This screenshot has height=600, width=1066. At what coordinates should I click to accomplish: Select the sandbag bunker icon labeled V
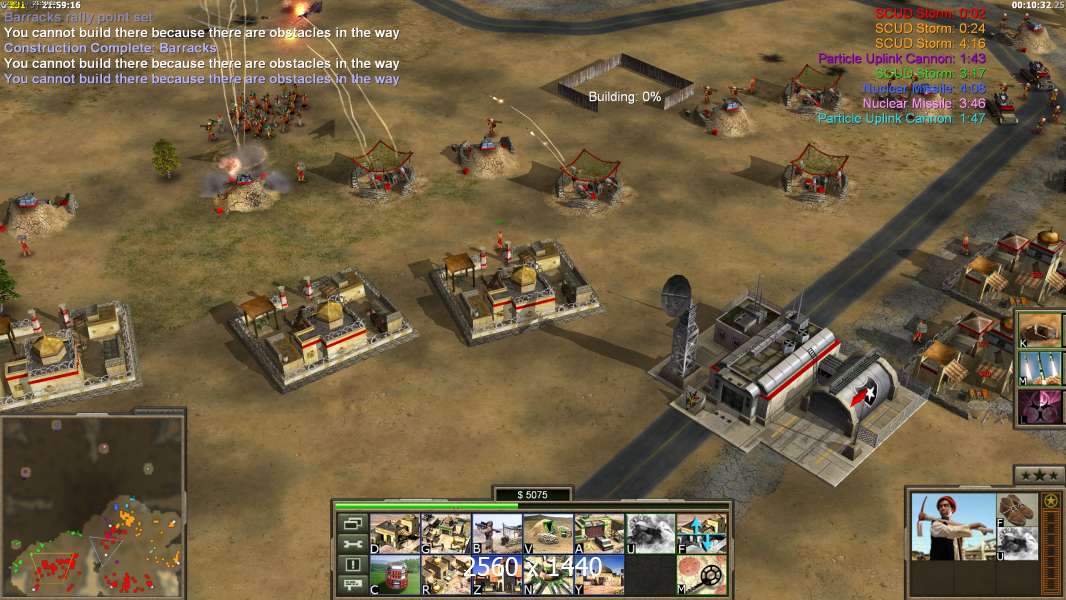tap(548, 533)
